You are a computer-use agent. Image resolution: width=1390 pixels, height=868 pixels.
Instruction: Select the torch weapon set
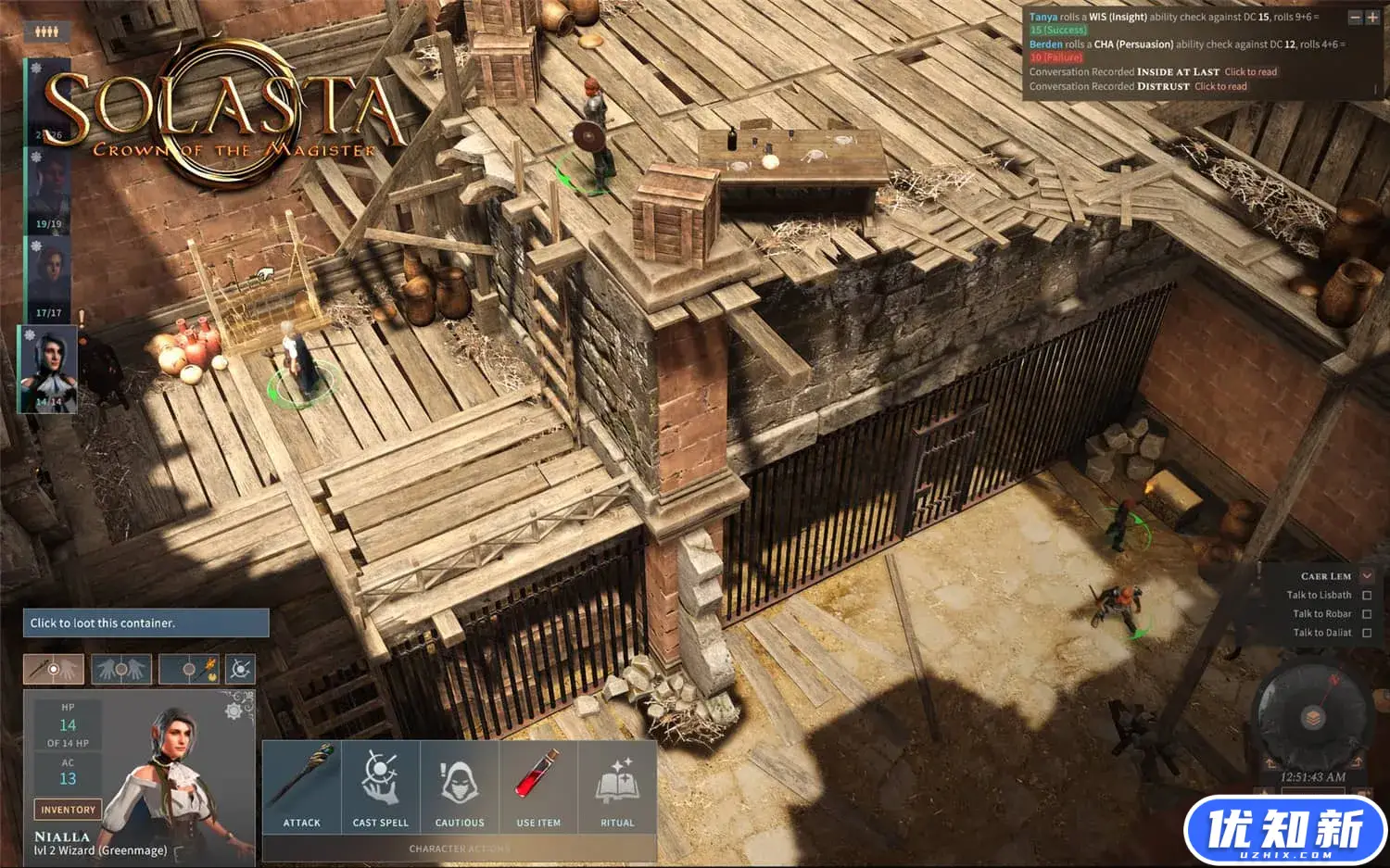pos(189,668)
